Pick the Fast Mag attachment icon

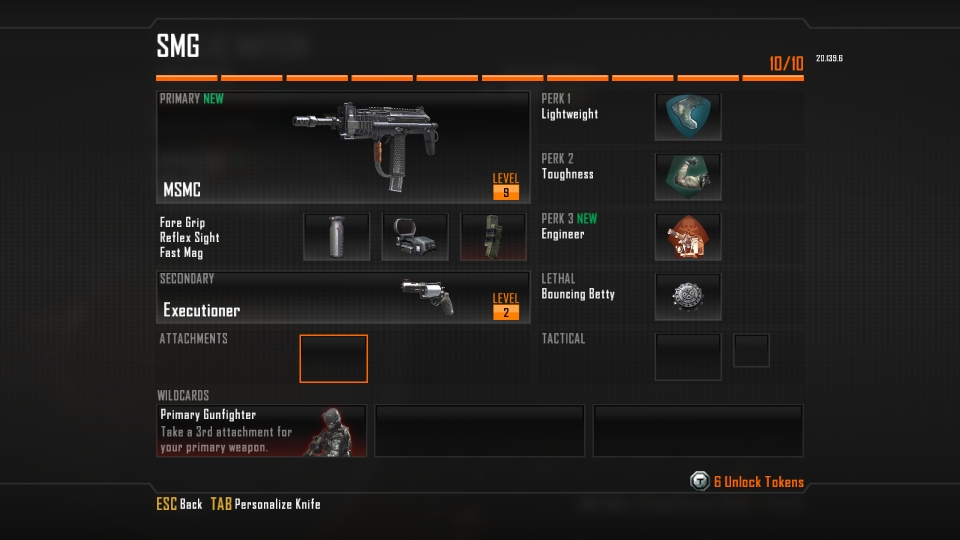[493, 237]
